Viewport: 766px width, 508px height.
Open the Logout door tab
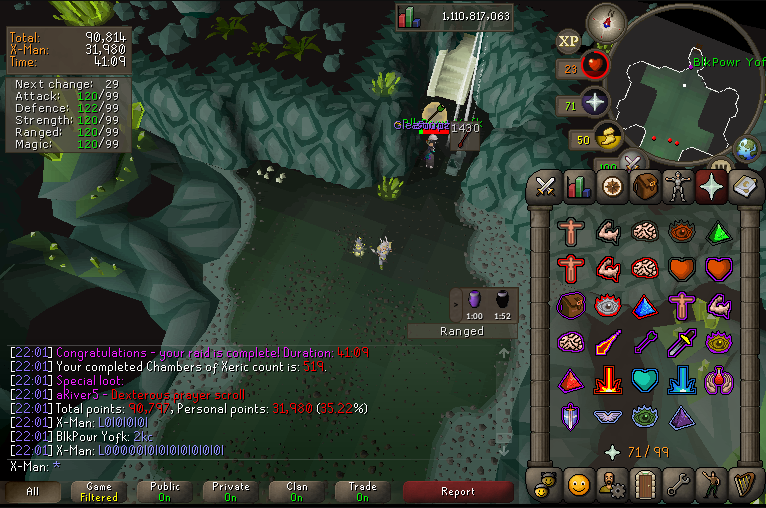(645, 484)
